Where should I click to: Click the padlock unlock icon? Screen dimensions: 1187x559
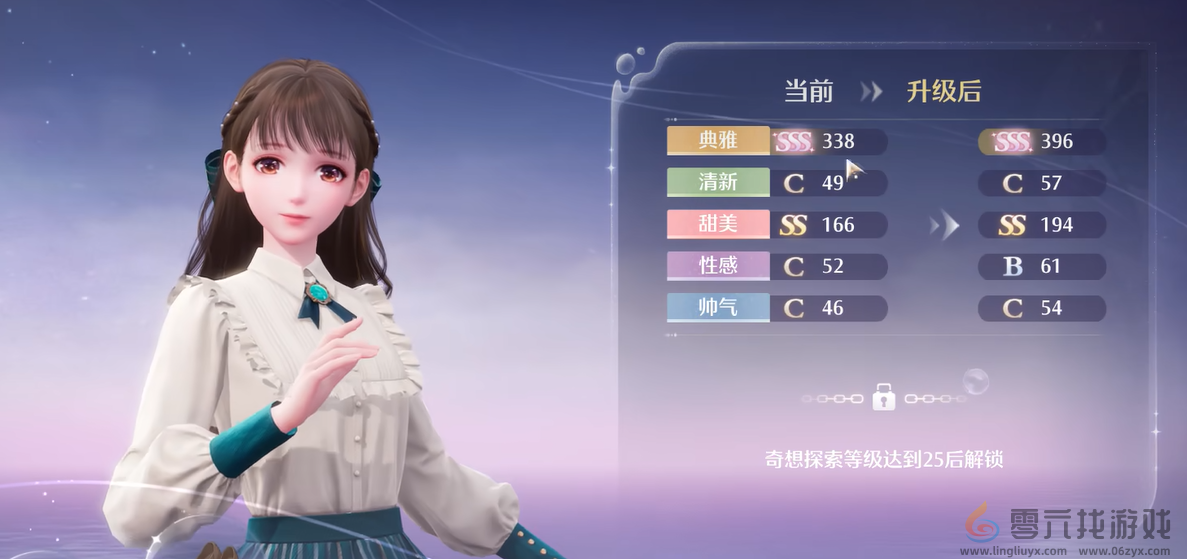coord(883,397)
